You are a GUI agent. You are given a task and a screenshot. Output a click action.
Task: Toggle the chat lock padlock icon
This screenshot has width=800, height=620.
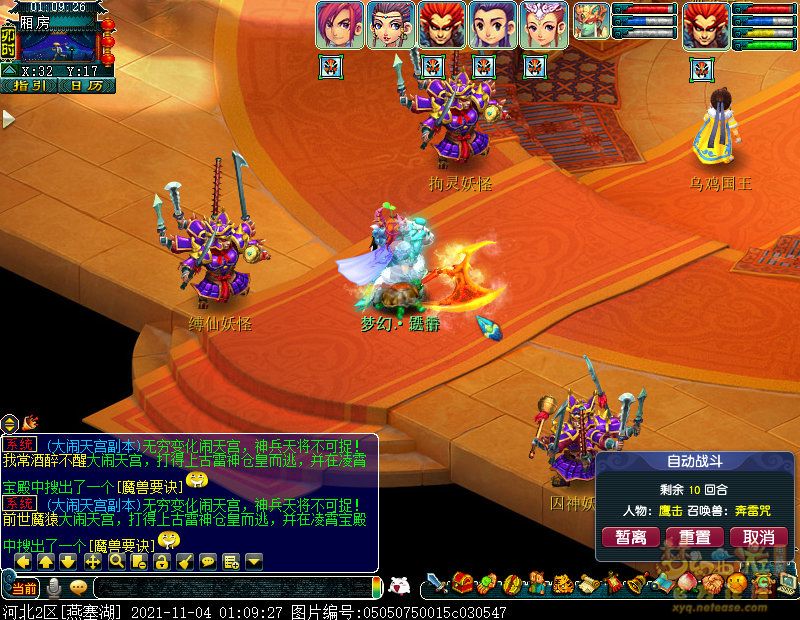point(162,561)
